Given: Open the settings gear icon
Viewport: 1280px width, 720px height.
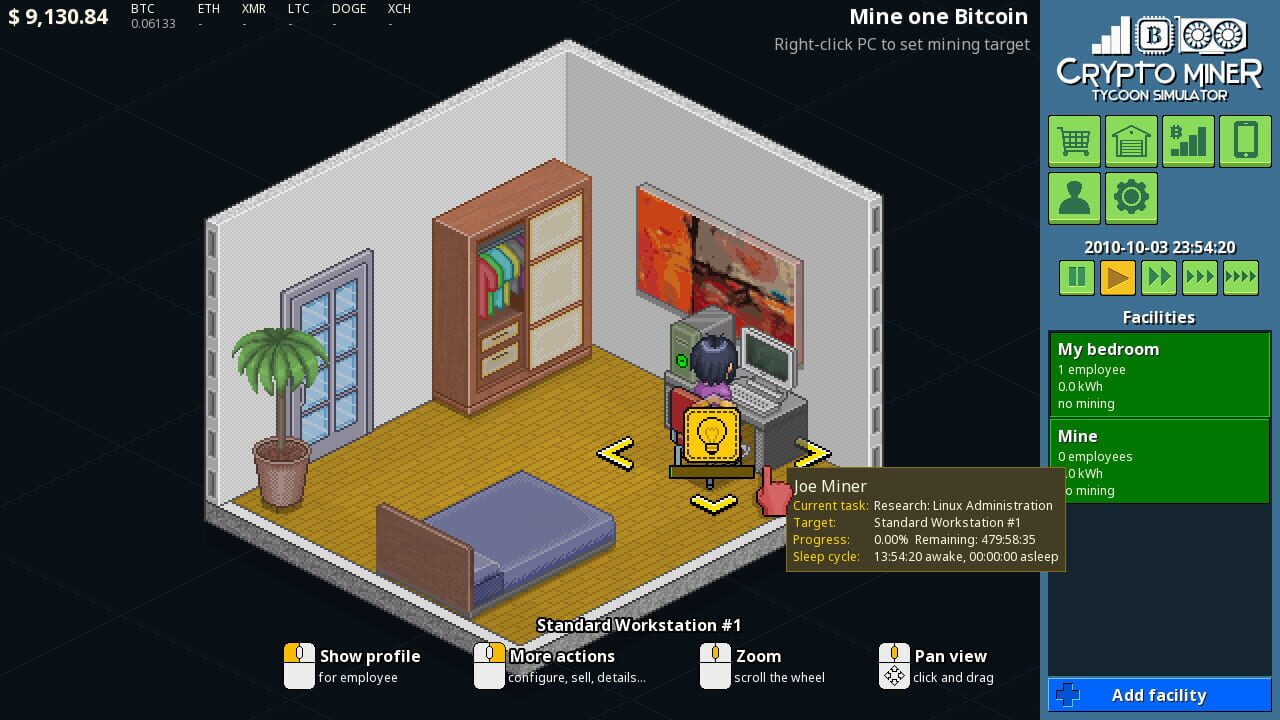Looking at the screenshot, I should (x=1131, y=198).
